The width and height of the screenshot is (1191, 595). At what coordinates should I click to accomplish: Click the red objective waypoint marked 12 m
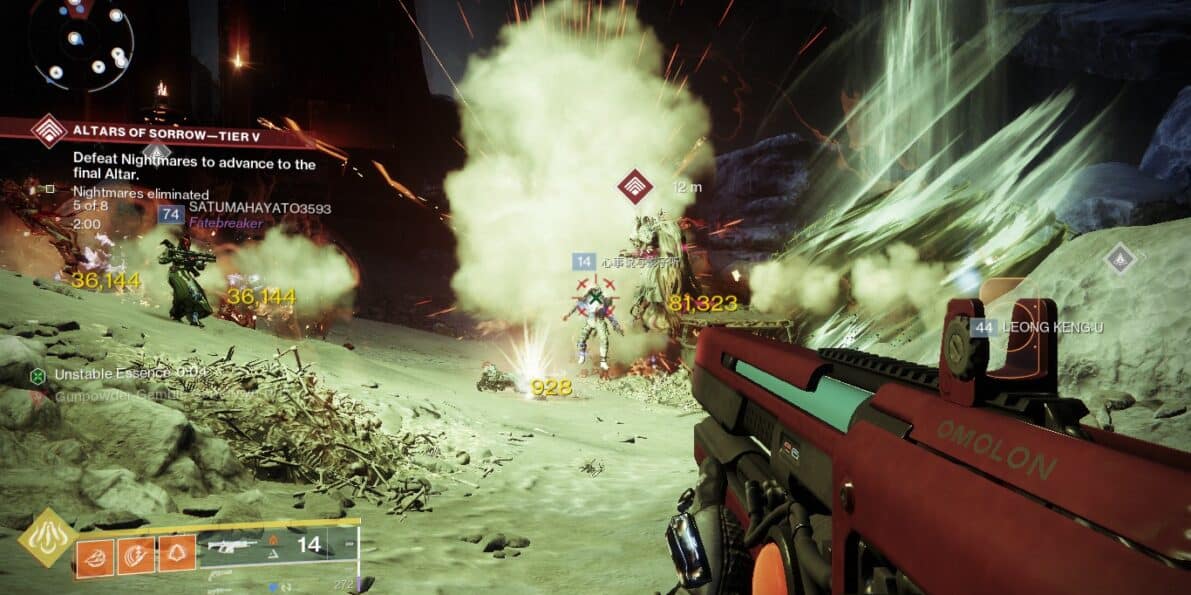click(x=634, y=186)
